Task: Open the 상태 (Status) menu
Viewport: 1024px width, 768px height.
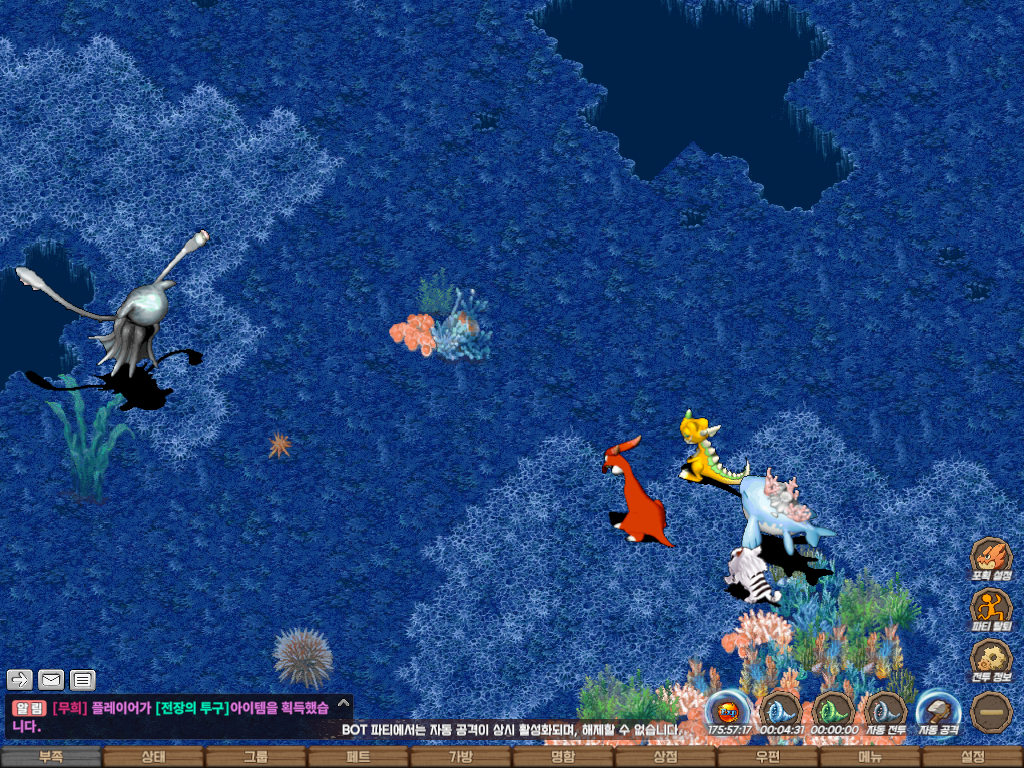Action: [153, 757]
